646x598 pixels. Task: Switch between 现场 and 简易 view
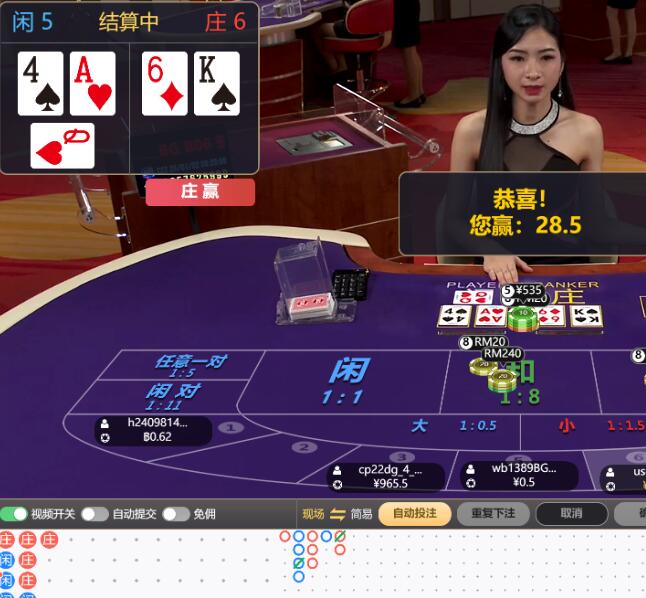point(337,514)
